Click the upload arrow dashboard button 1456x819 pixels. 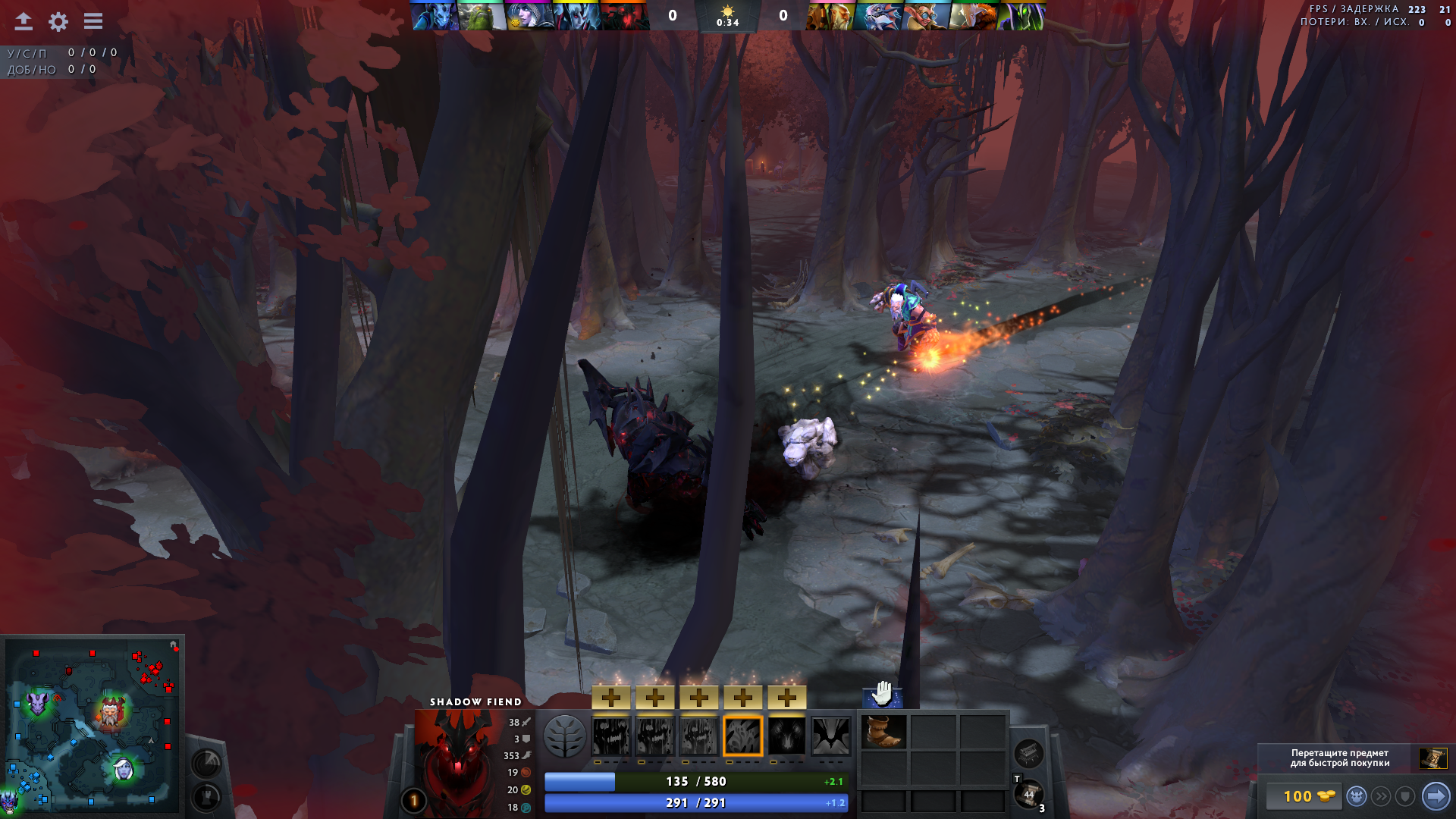(24, 21)
